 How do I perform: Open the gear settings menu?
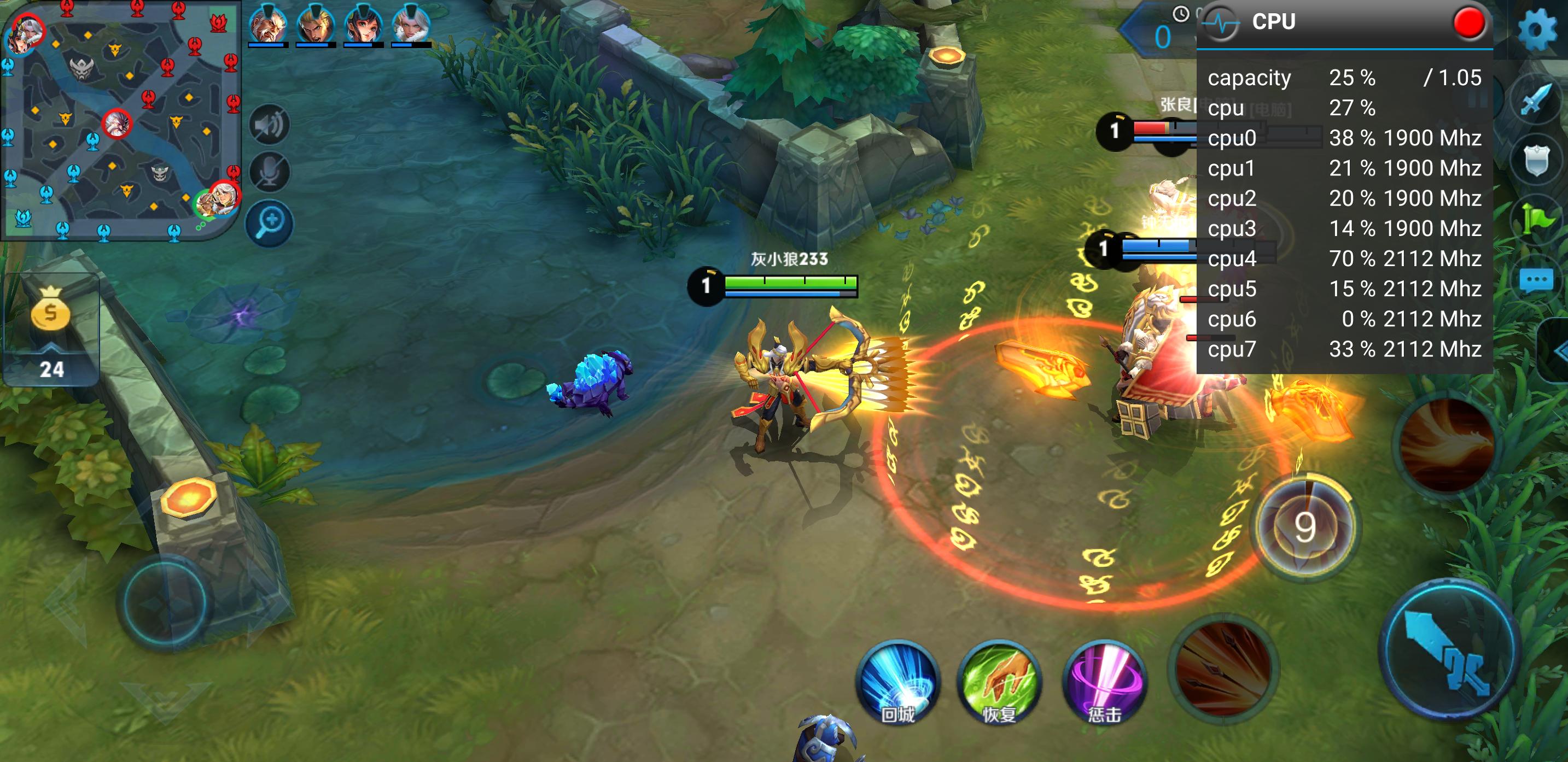[x=1536, y=28]
